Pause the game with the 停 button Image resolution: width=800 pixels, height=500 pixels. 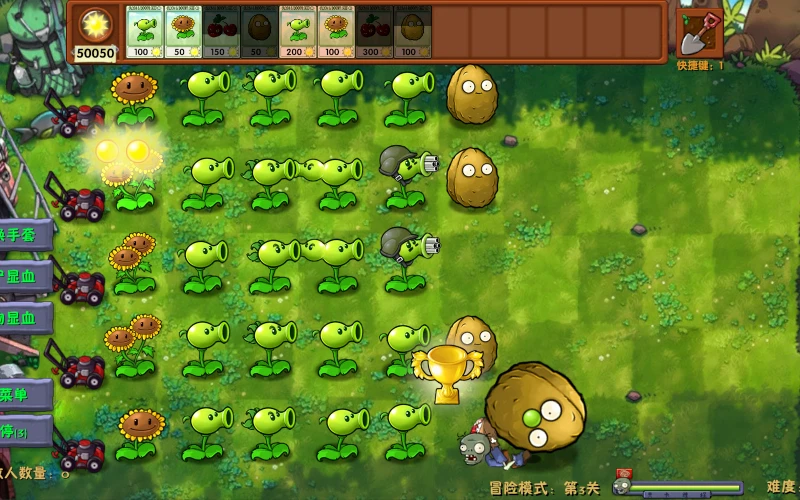coord(18,433)
